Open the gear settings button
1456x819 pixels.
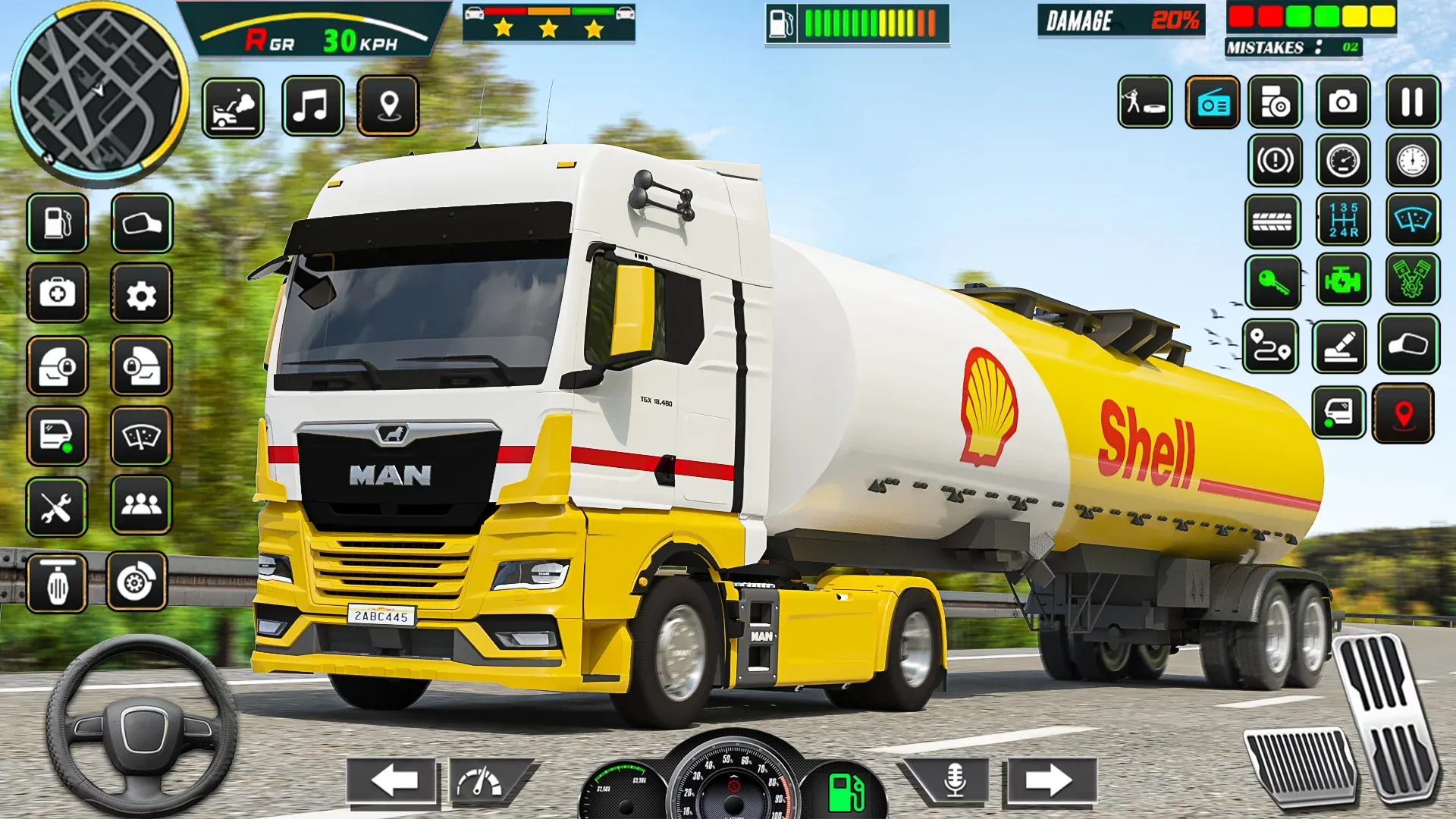click(141, 295)
